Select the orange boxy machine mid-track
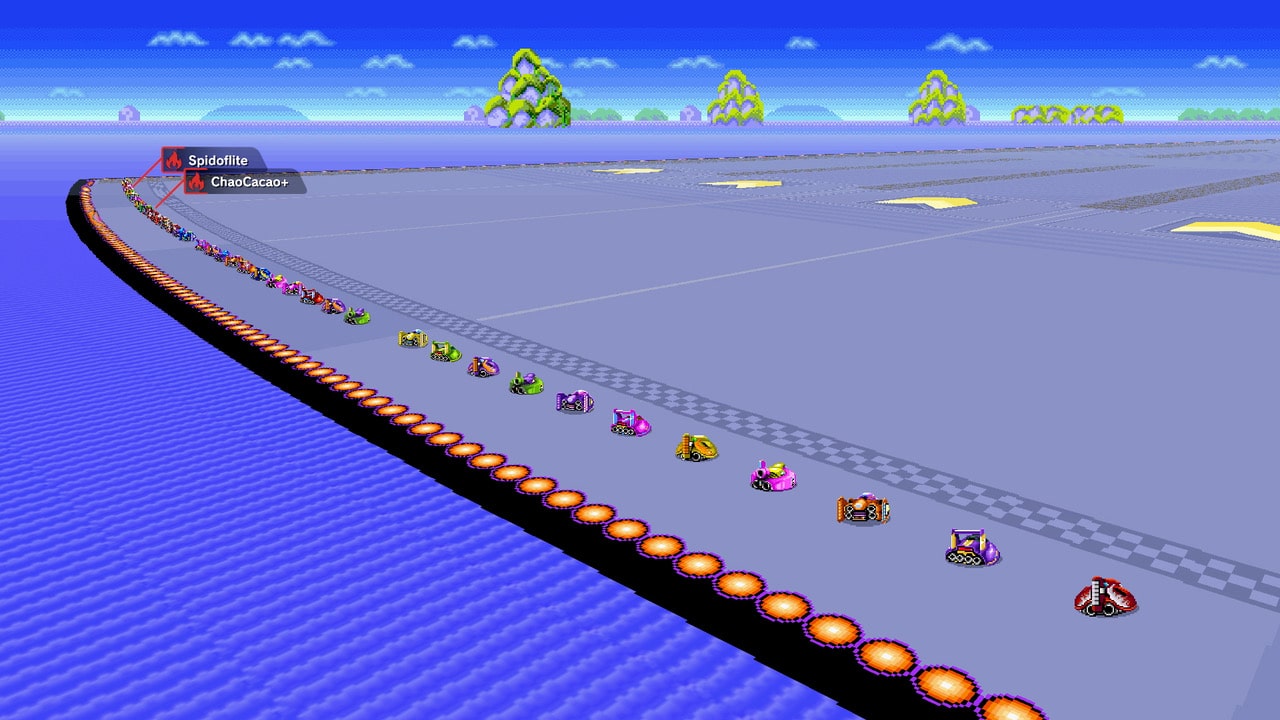This screenshot has width=1280, height=720. 863,508
